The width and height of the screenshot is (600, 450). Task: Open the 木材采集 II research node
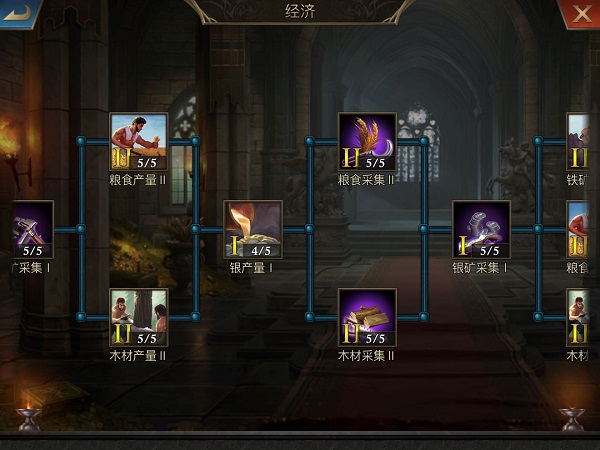click(367, 318)
